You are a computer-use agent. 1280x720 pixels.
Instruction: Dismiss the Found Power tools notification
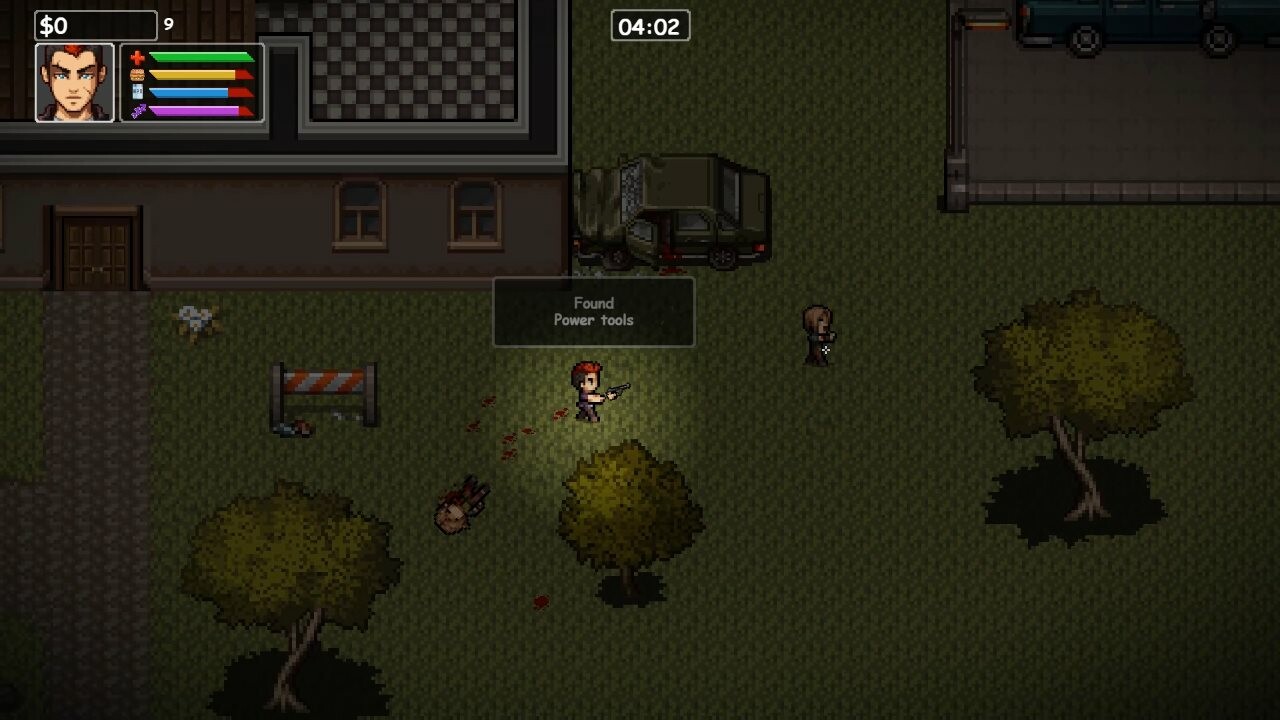[x=593, y=312]
